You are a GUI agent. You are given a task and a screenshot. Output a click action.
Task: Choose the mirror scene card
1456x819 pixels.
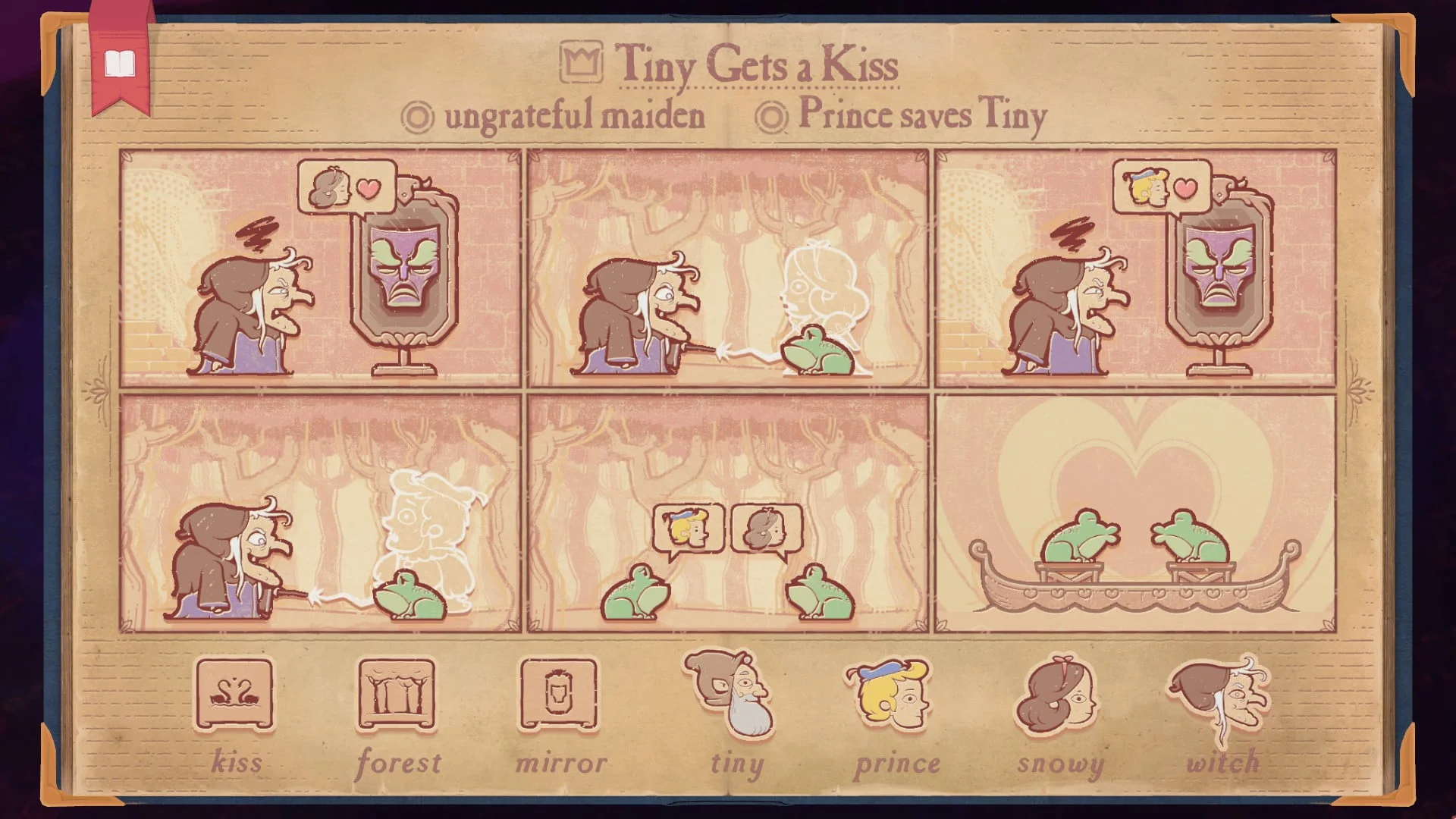559,695
